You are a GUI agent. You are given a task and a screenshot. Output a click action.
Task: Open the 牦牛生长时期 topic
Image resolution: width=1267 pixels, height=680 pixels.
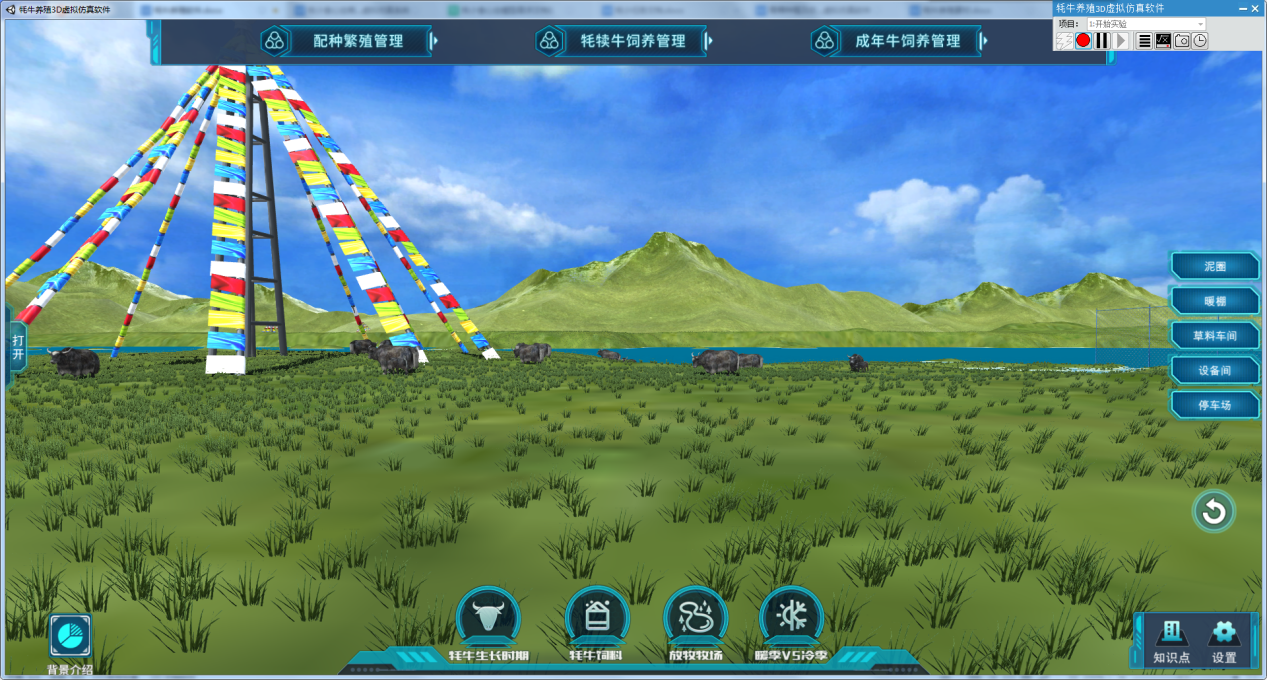[488, 619]
